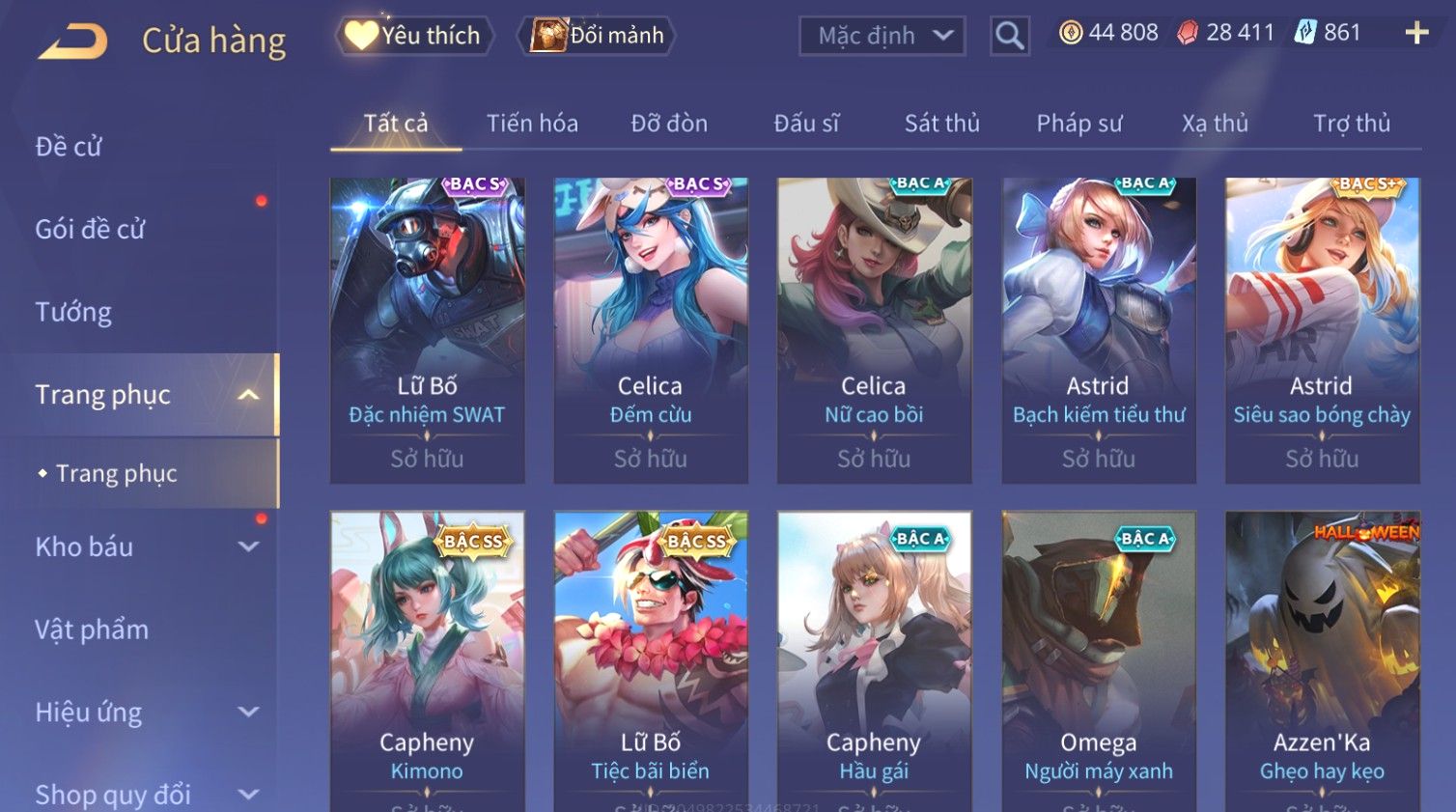Viewport: 1456px width, 812px height.
Task: Select the Celica Nữ cao bồi skin
Action: point(874,328)
